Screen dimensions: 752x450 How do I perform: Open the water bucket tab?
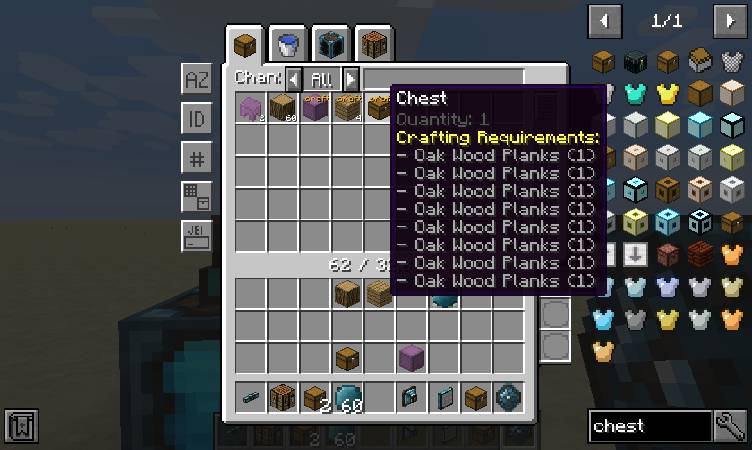coord(288,45)
